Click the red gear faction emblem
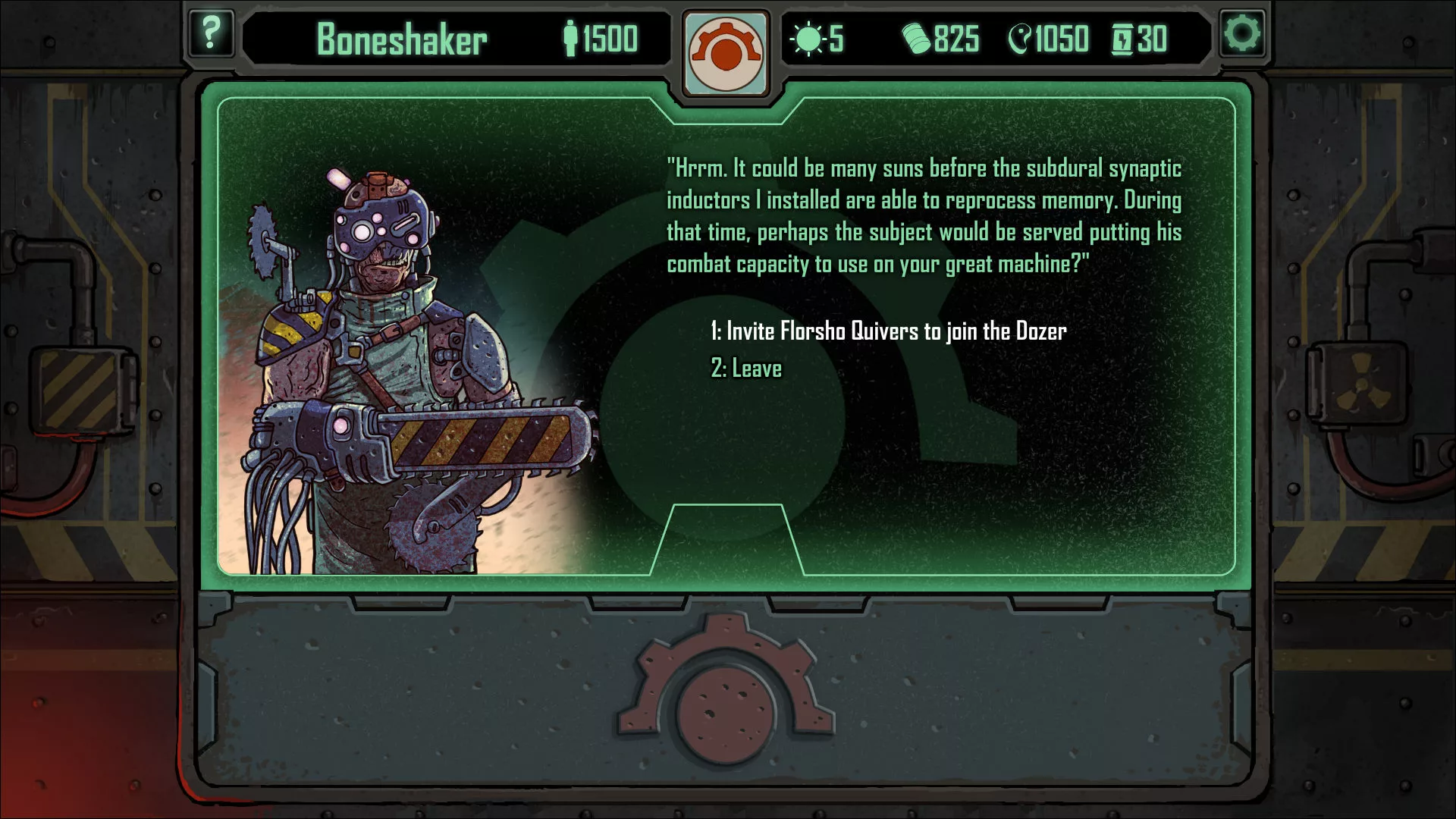1456x819 pixels. click(x=726, y=53)
